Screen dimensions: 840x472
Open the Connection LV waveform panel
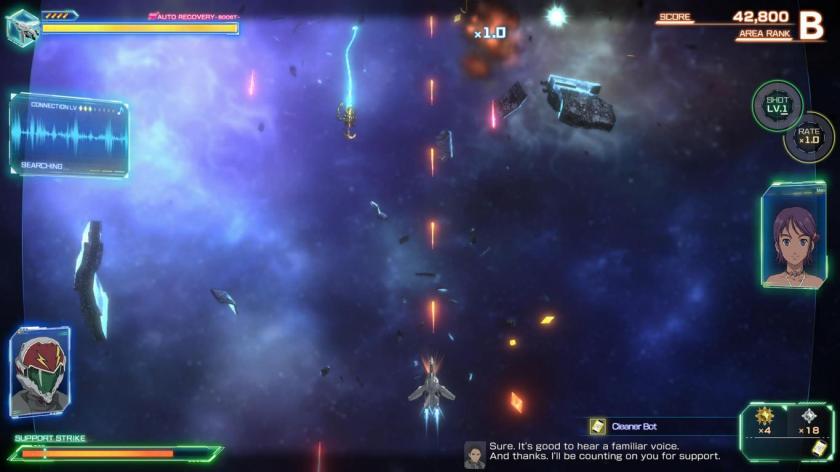coord(69,135)
